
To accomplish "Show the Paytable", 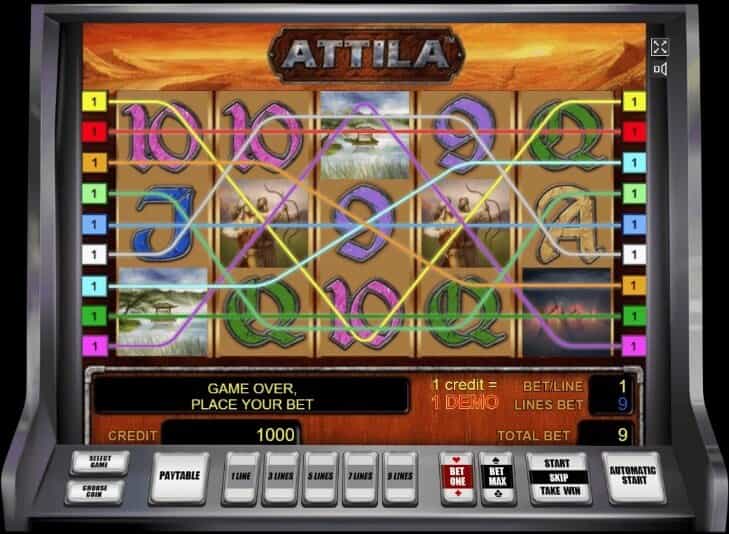I will coord(180,476).
